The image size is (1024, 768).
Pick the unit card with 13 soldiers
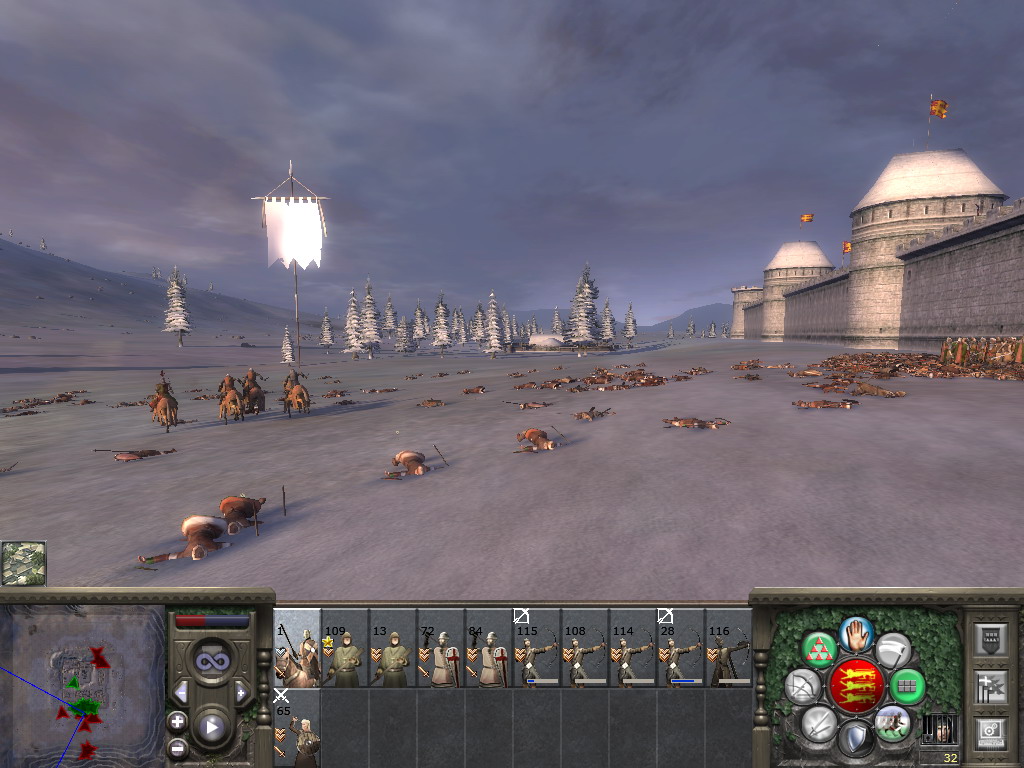393,648
